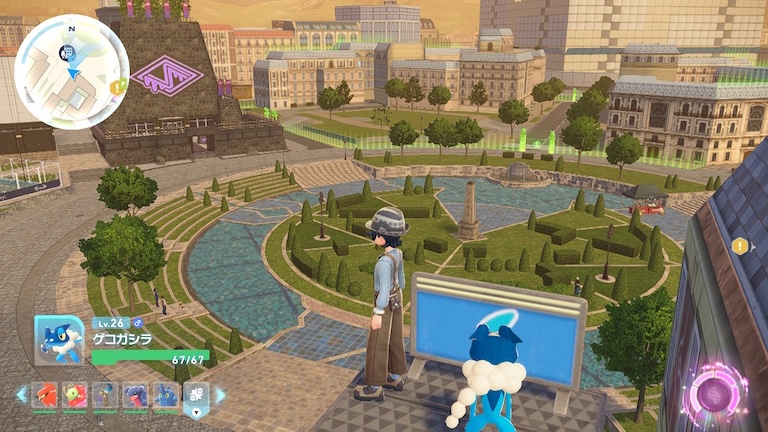Switch to the green and pink Pokémon slot
The height and width of the screenshot is (432, 768).
coord(75,395)
